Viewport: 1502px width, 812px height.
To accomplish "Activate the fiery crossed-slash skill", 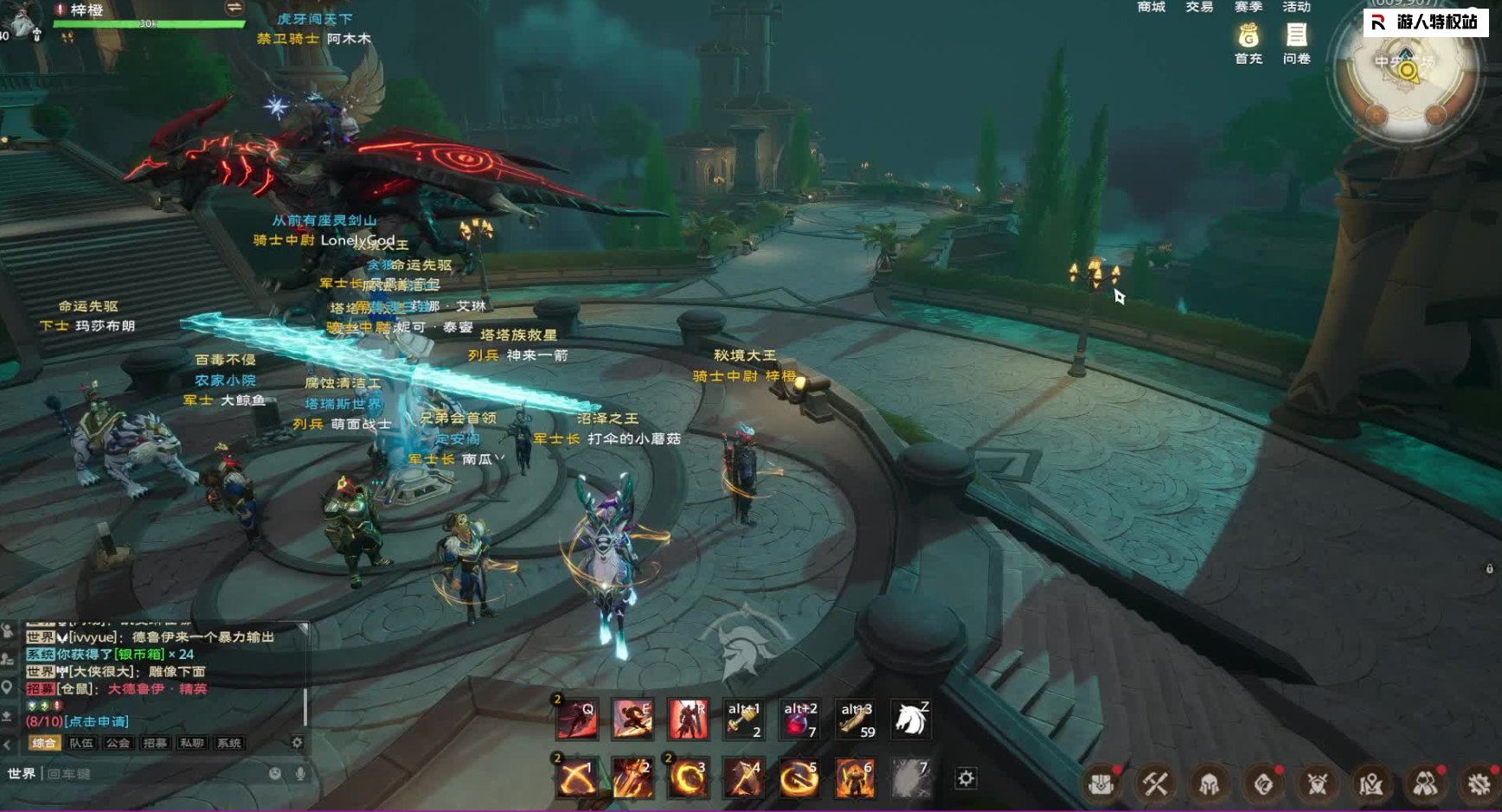I will click(x=577, y=777).
